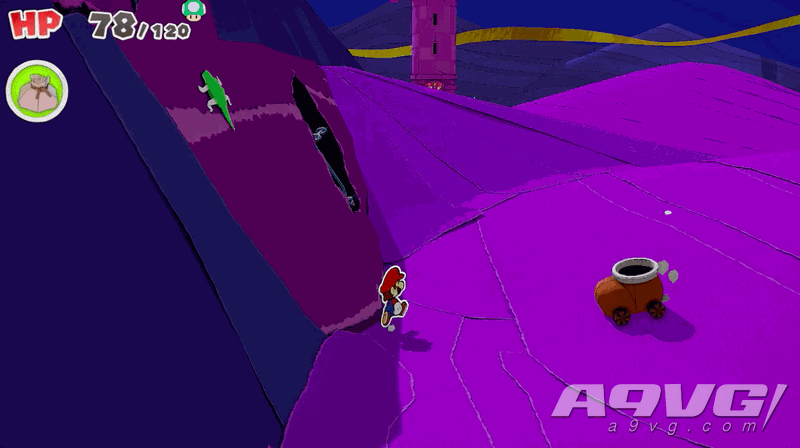Select the green 1-Up mushroom icon

192,9
